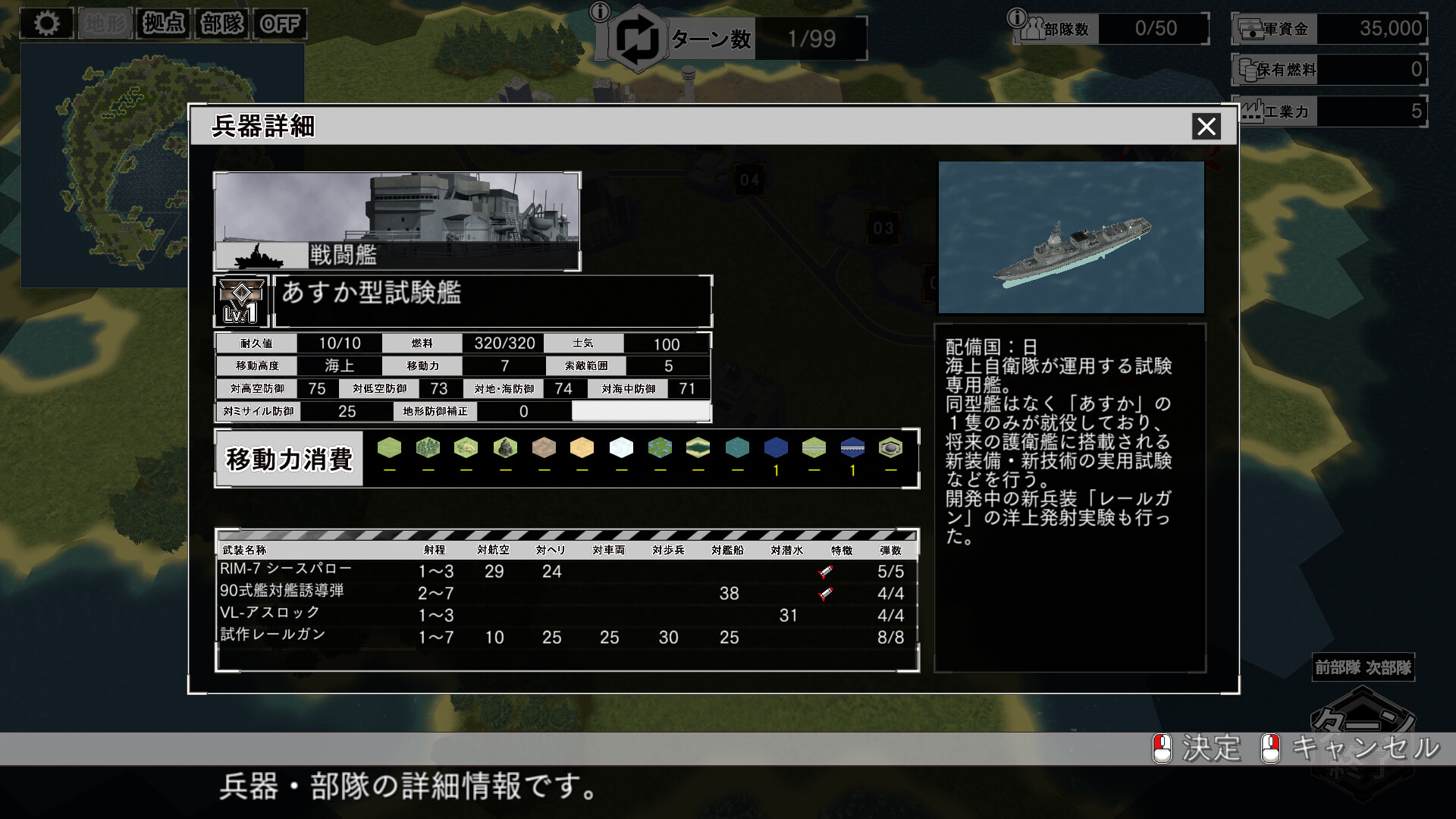The height and width of the screenshot is (819, 1456).
Task: Click the 軍資金 funds icon
Action: (x=1250, y=29)
